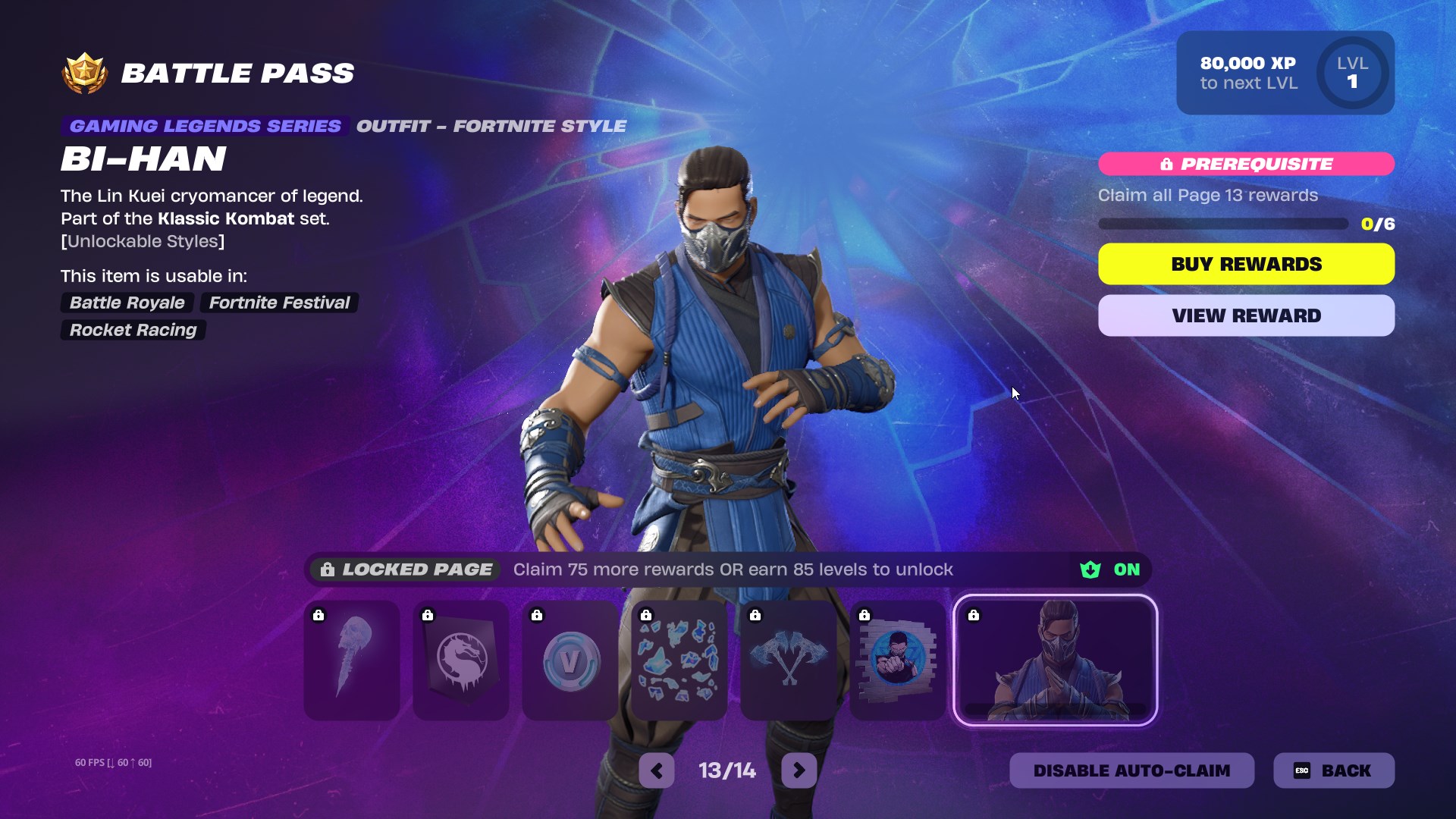Select the Bi-Han outfit reward tile
The height and width of the screenshot is (819, 1456).
point(1055,660)
